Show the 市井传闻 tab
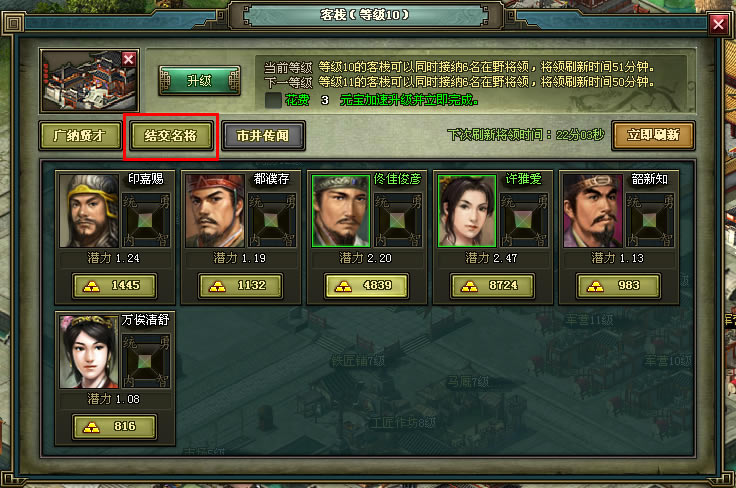Screen dimensions: 736x488 [263, 135]
